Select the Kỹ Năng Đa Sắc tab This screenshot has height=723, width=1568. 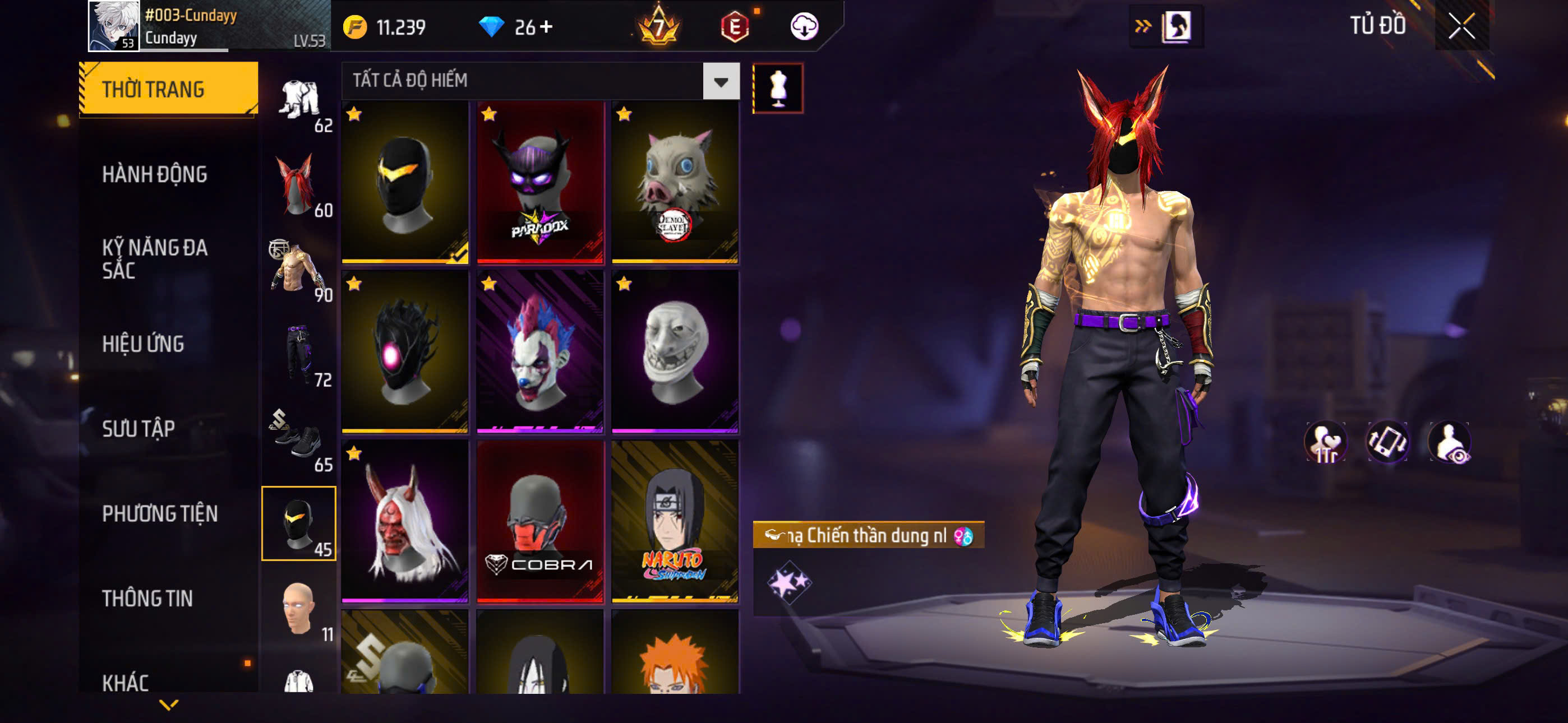tap(155, 258)
